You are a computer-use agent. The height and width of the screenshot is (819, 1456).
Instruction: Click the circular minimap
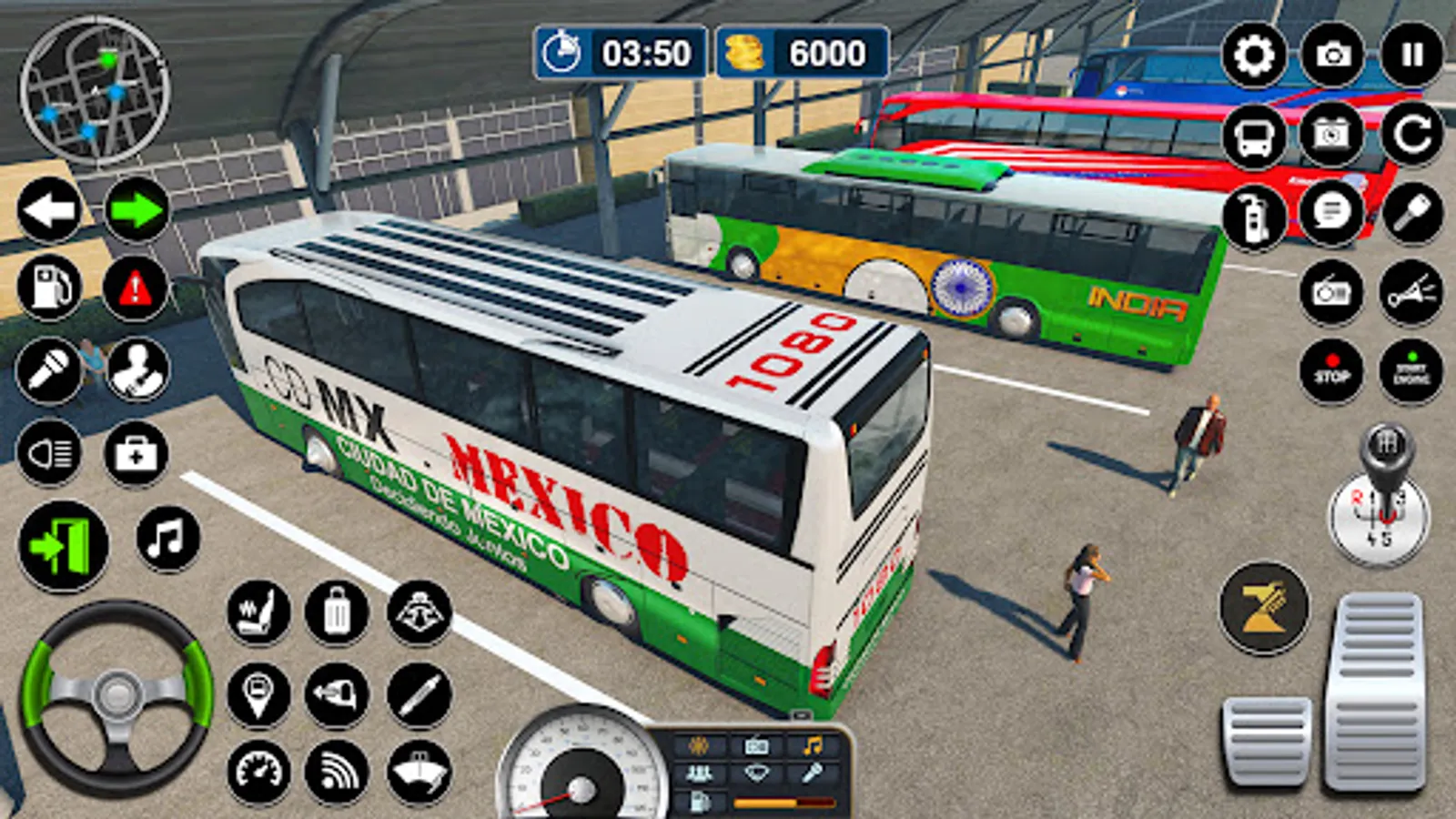tap(95, 89)
